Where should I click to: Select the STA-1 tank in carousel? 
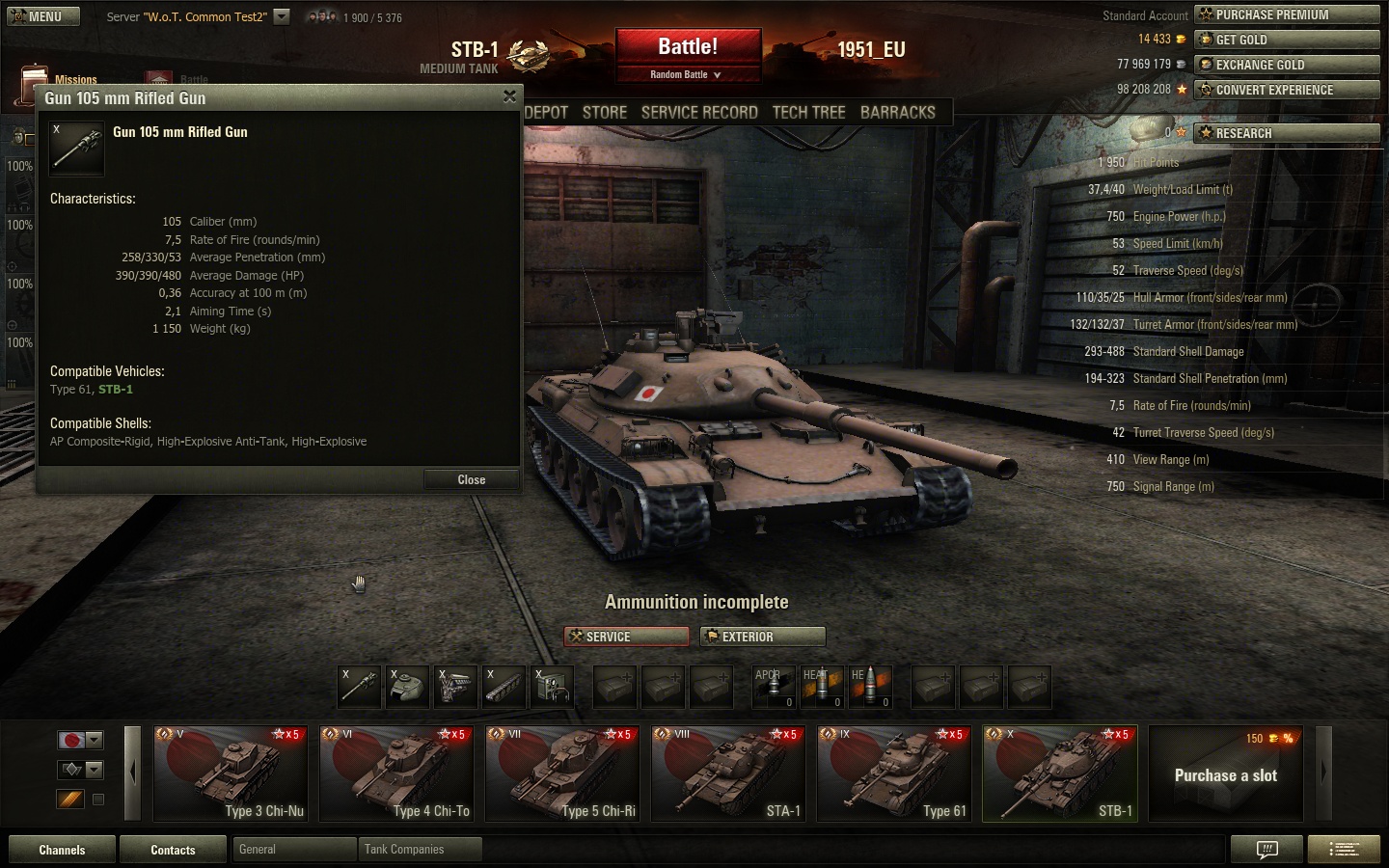pos(728,773)
